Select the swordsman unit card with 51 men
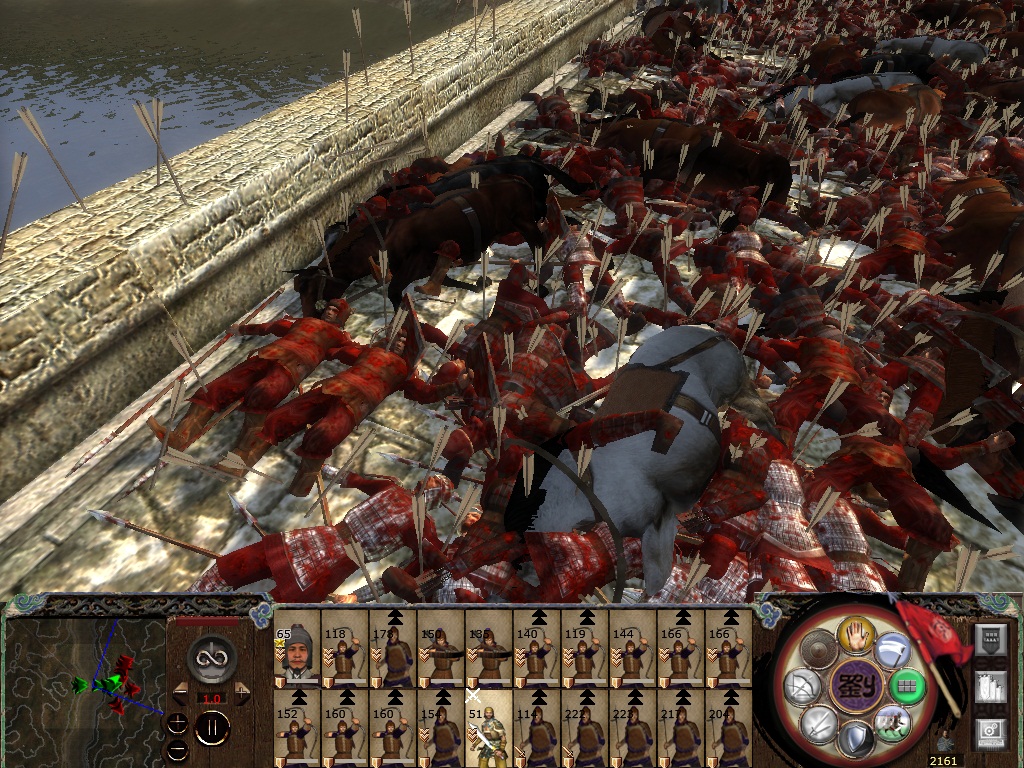Screen dimensions: 1024x768 point(489,728)
